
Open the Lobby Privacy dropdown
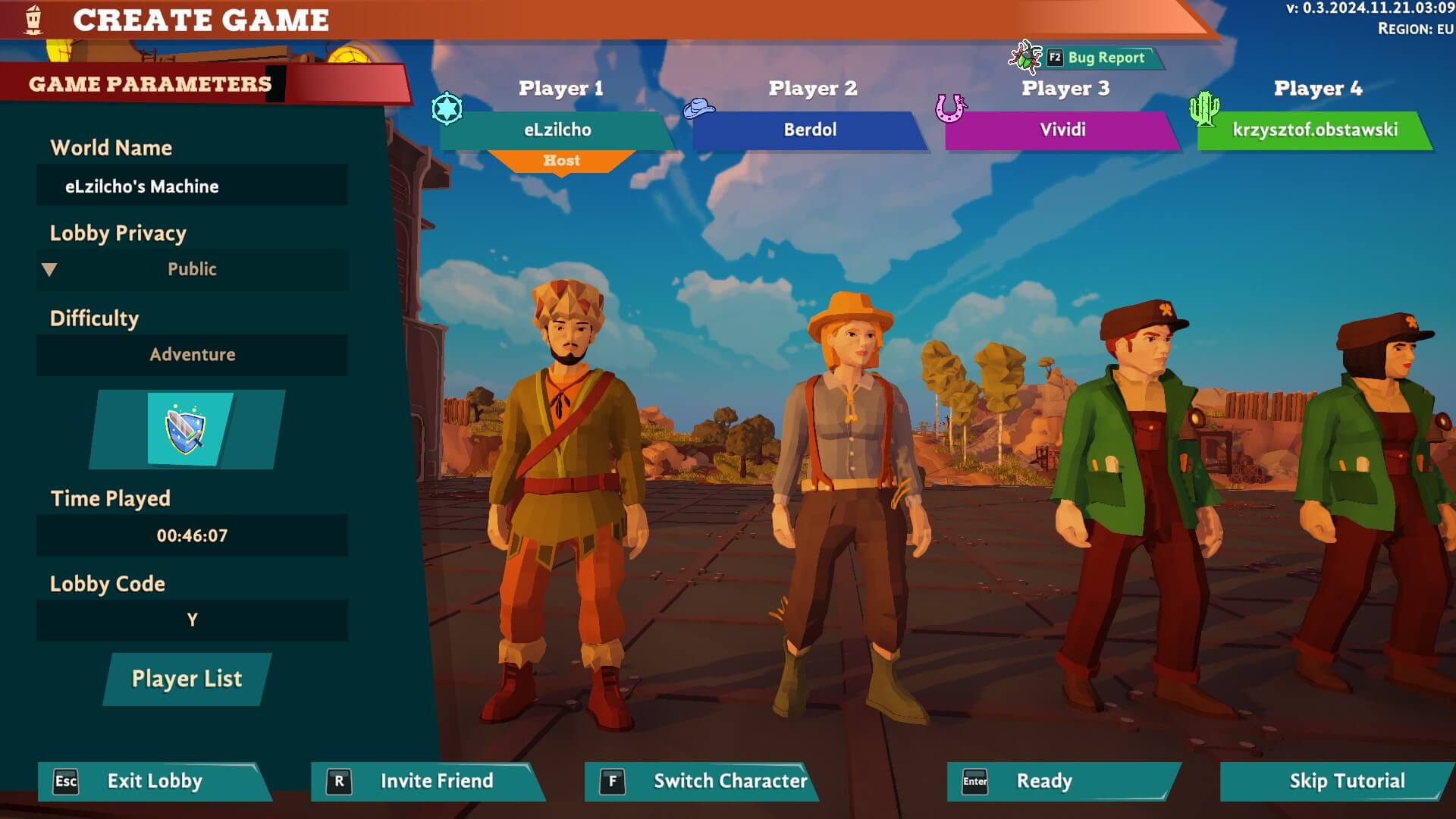(192, 269)
